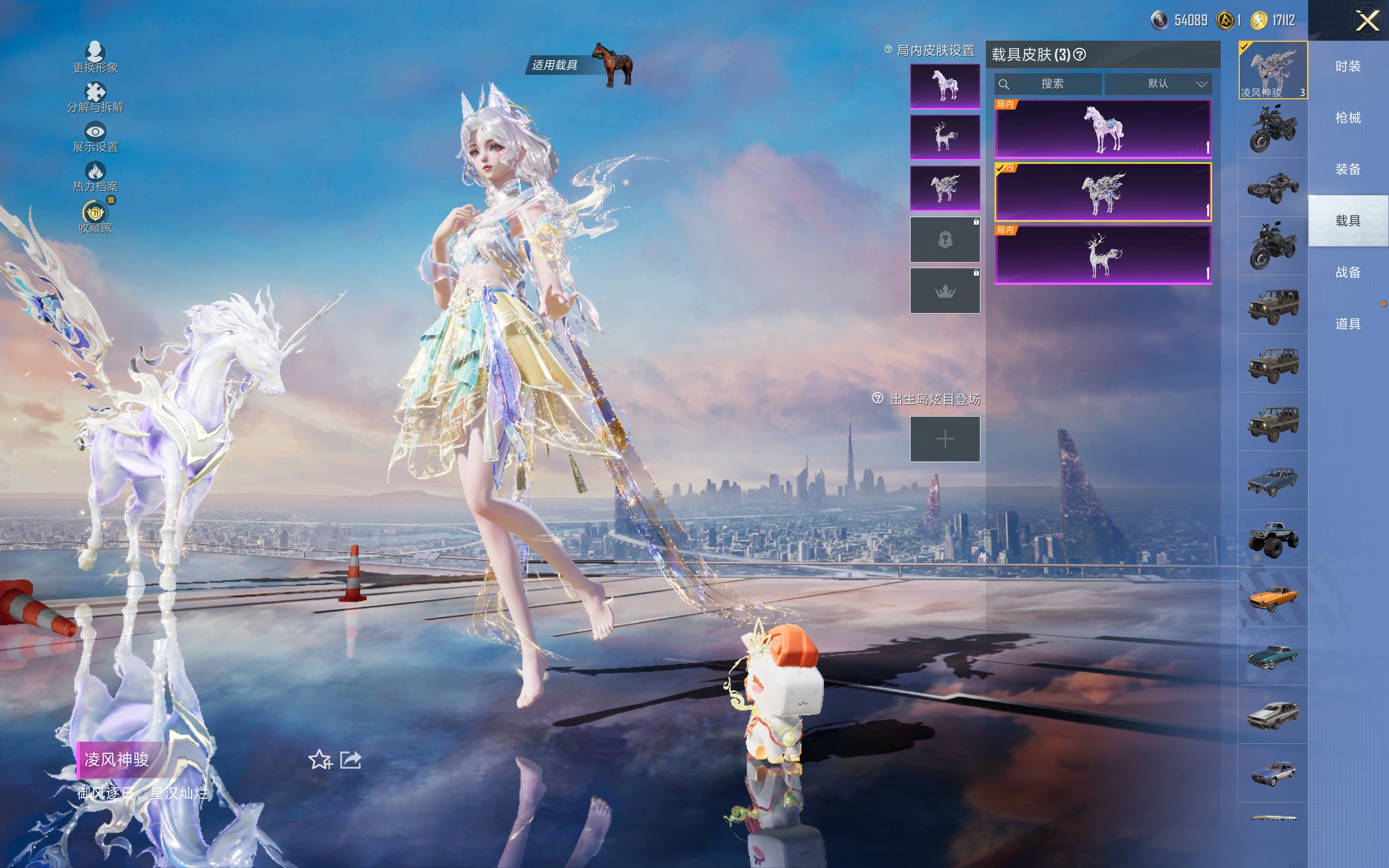
Task: Add a 出生岛炫目登场 entrance effect
Action: 945,439
